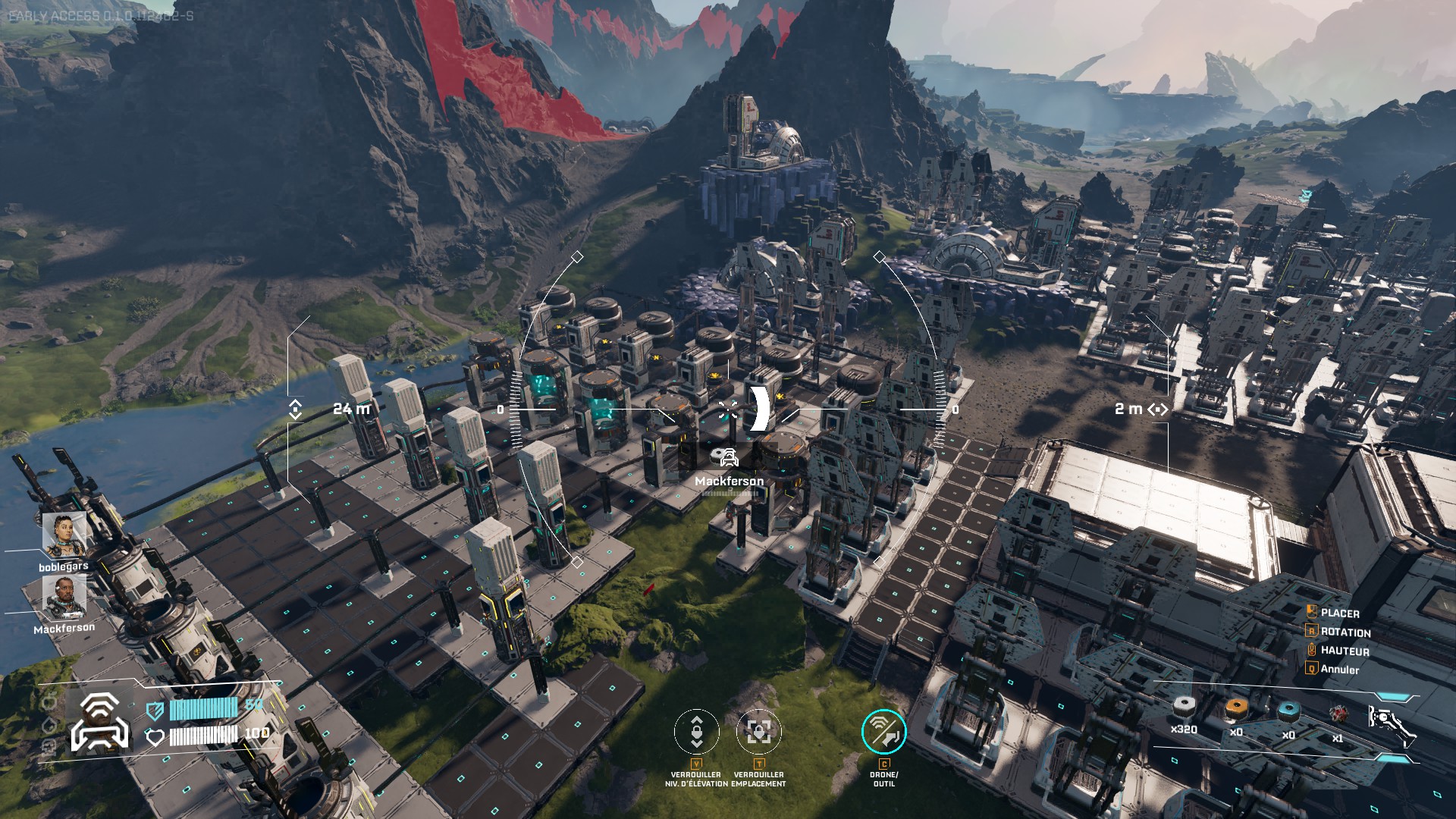Select the cyan resource slot
The width and height of the screenshot is (1456, 819).
(x=1288, y=713)
